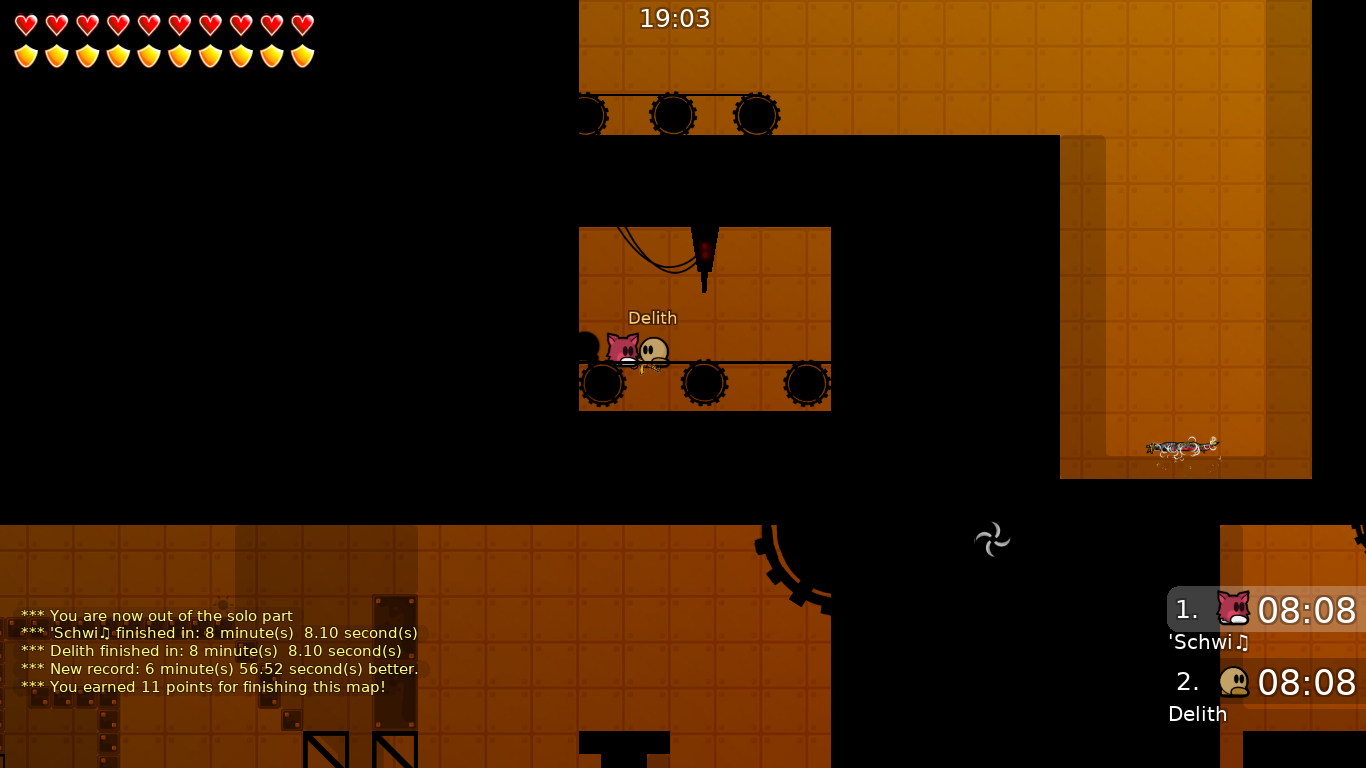The width and height of the screenshot is (1366, 768).
Task: Click the 'You earned 11 points' chat line
Action: [219, 687]
